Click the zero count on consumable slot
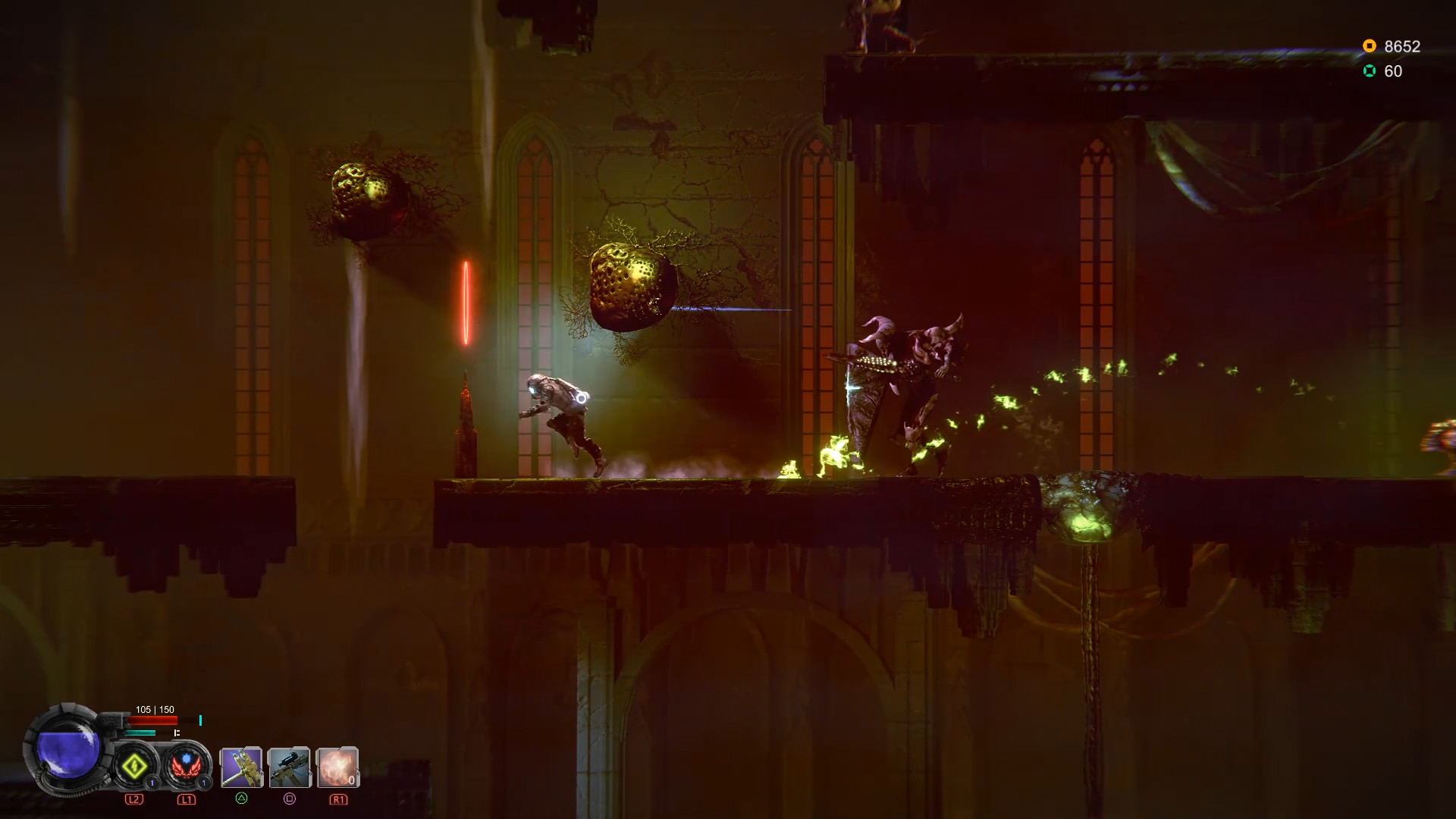This screenshot has height=819, width=1456. tap(351, 780)
